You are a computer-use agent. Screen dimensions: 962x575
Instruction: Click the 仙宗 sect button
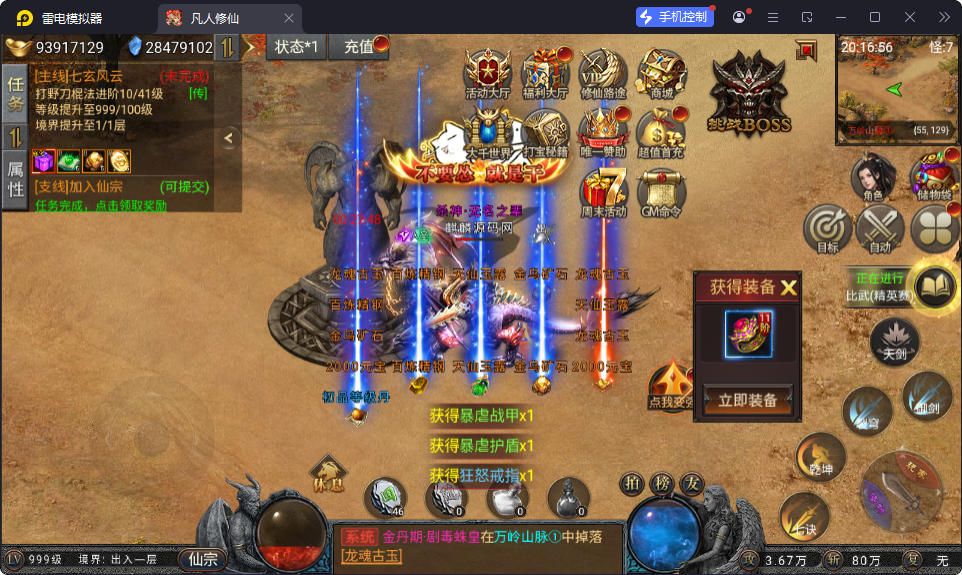[203, 559]
